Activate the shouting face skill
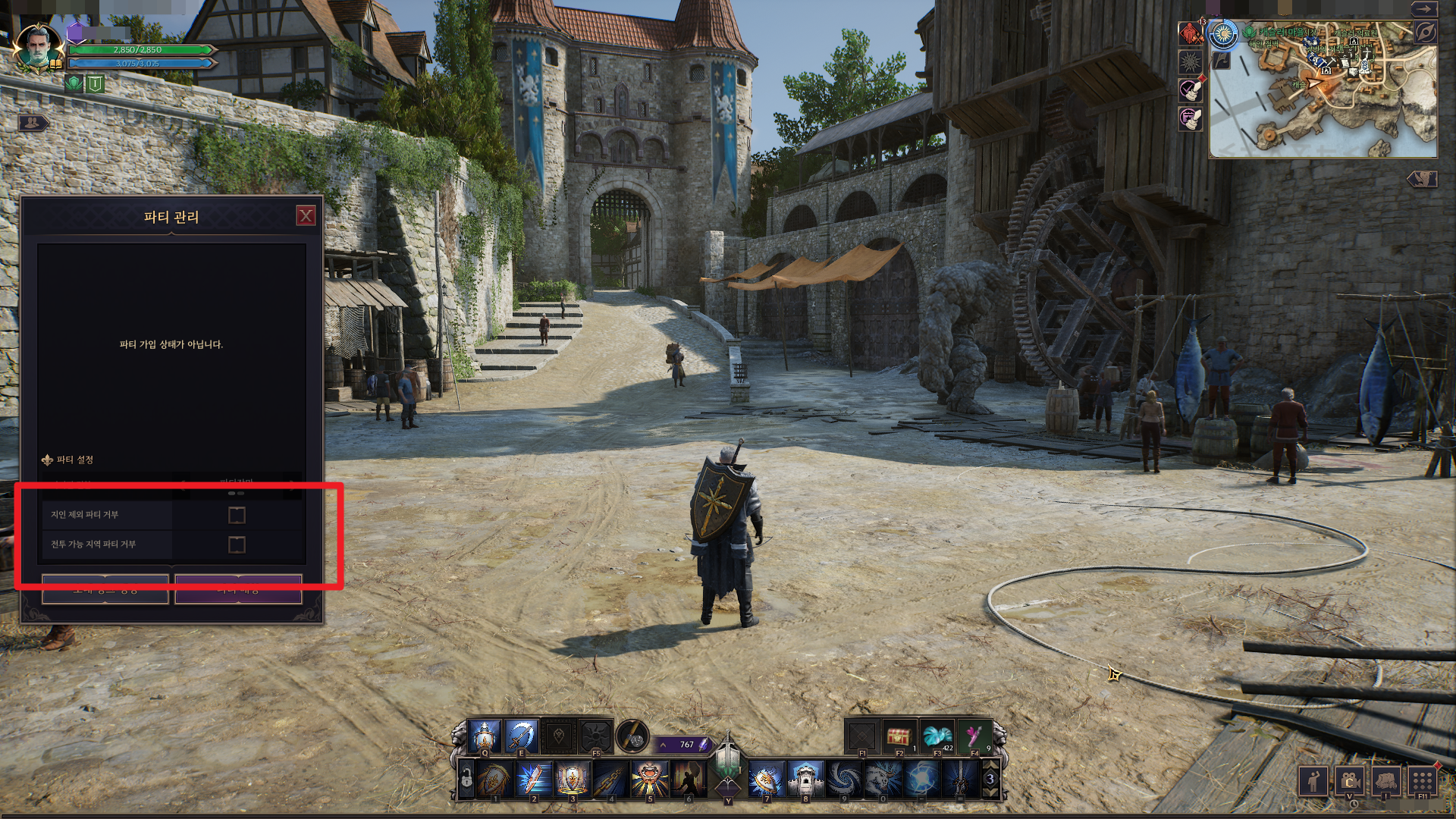Image resolution: width=1456 pixels, height=819 pixels. pyautogui.click(x=649, y=779)
